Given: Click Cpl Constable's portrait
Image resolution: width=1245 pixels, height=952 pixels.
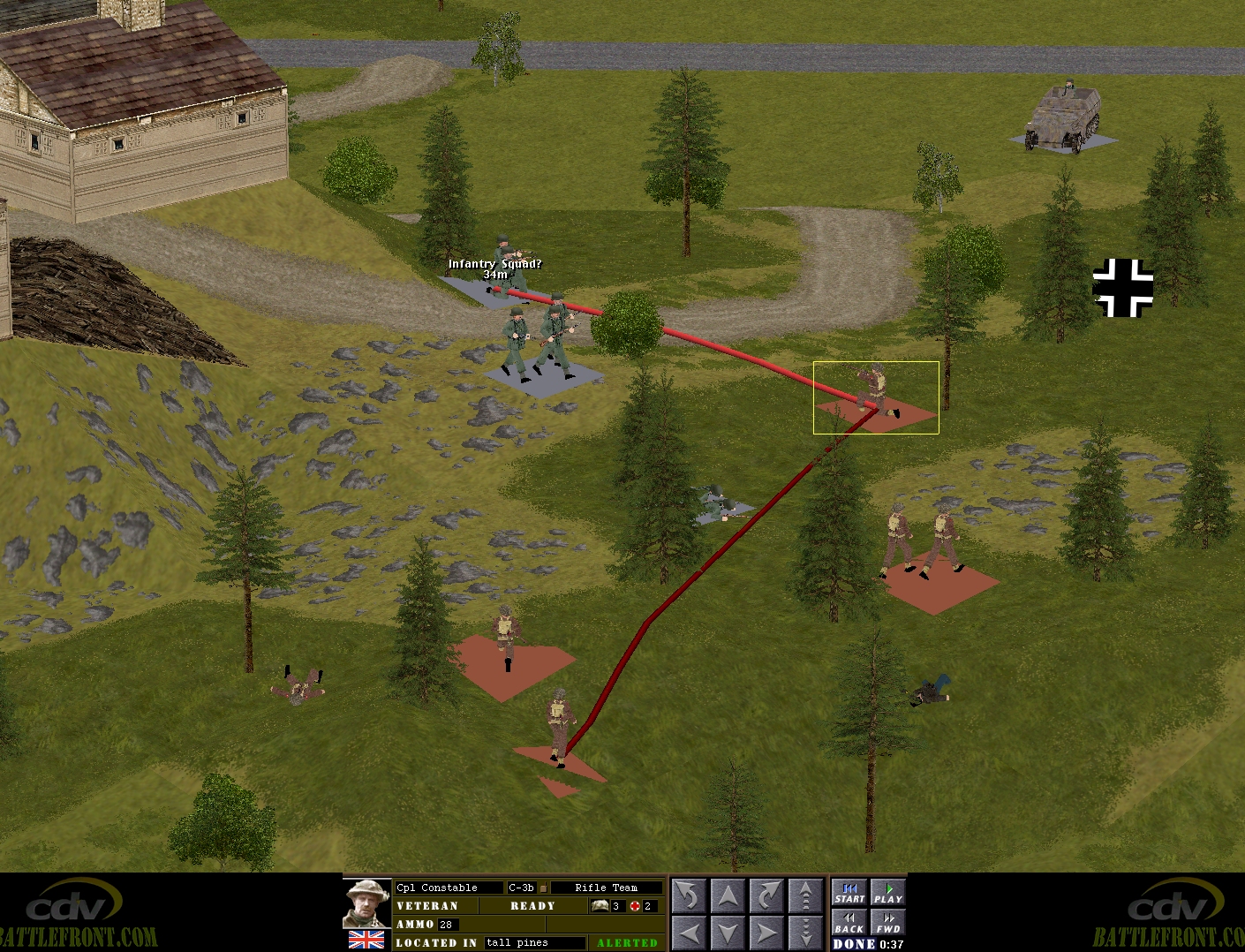Looking at the screenshot, I should (x=366, y=903).
